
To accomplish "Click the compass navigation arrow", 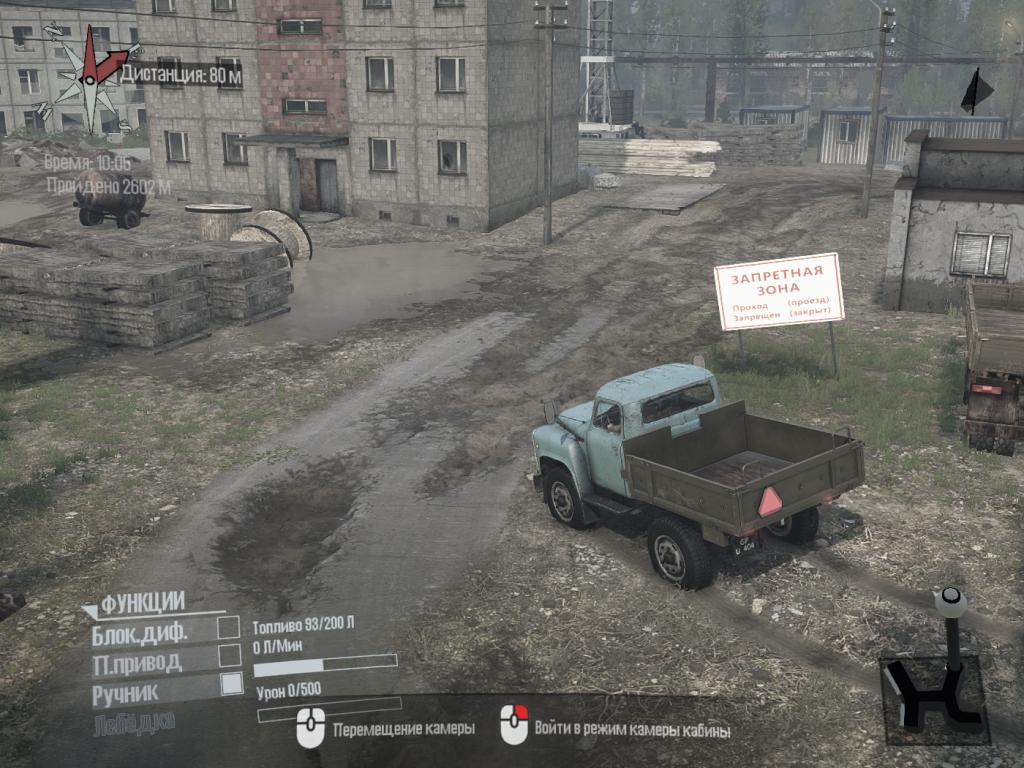I will coord(94,60).
